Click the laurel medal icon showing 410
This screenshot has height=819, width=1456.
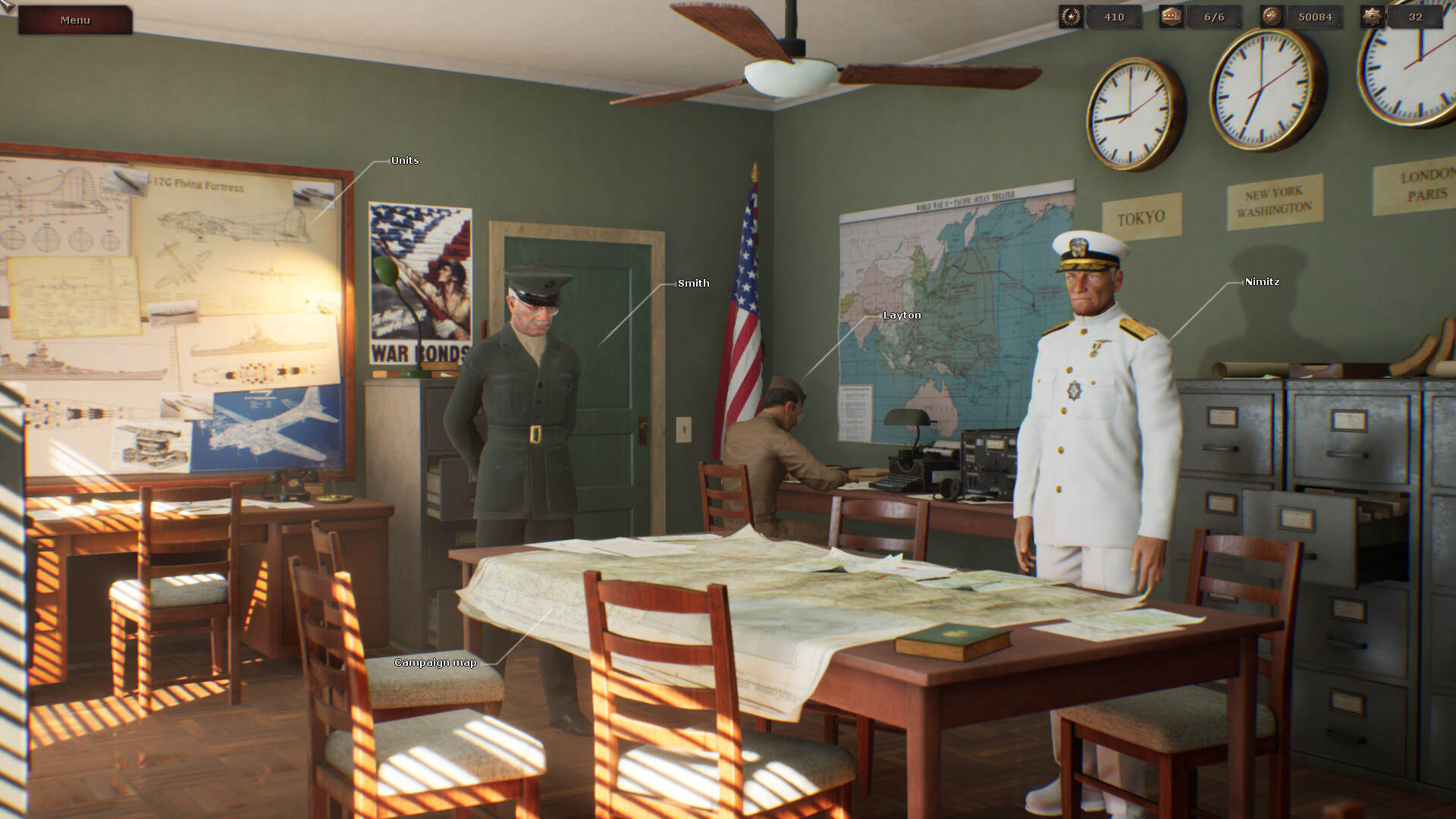tap(1072, 16)
